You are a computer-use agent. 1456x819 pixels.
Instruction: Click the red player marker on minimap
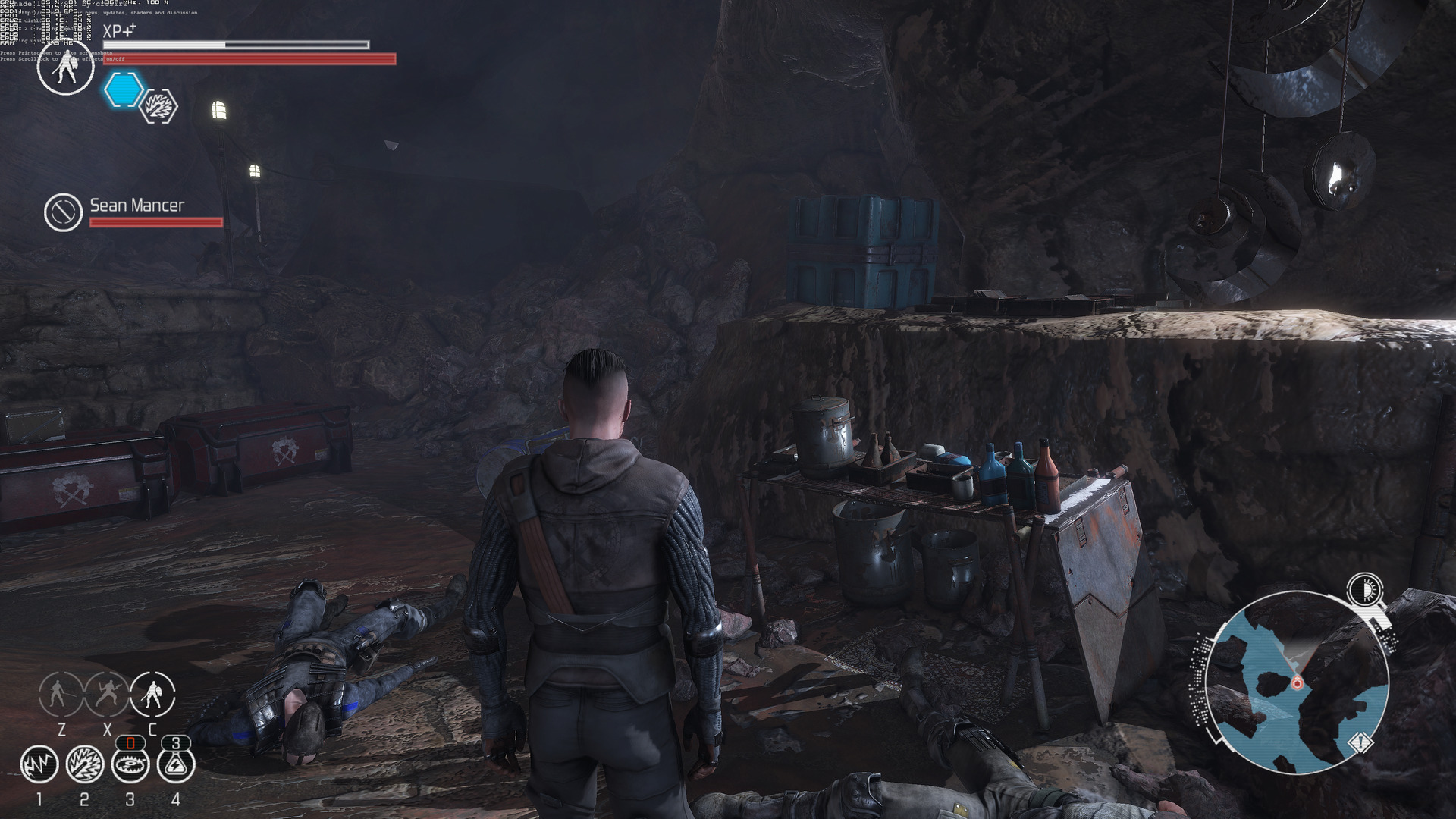coord(1297,683)
